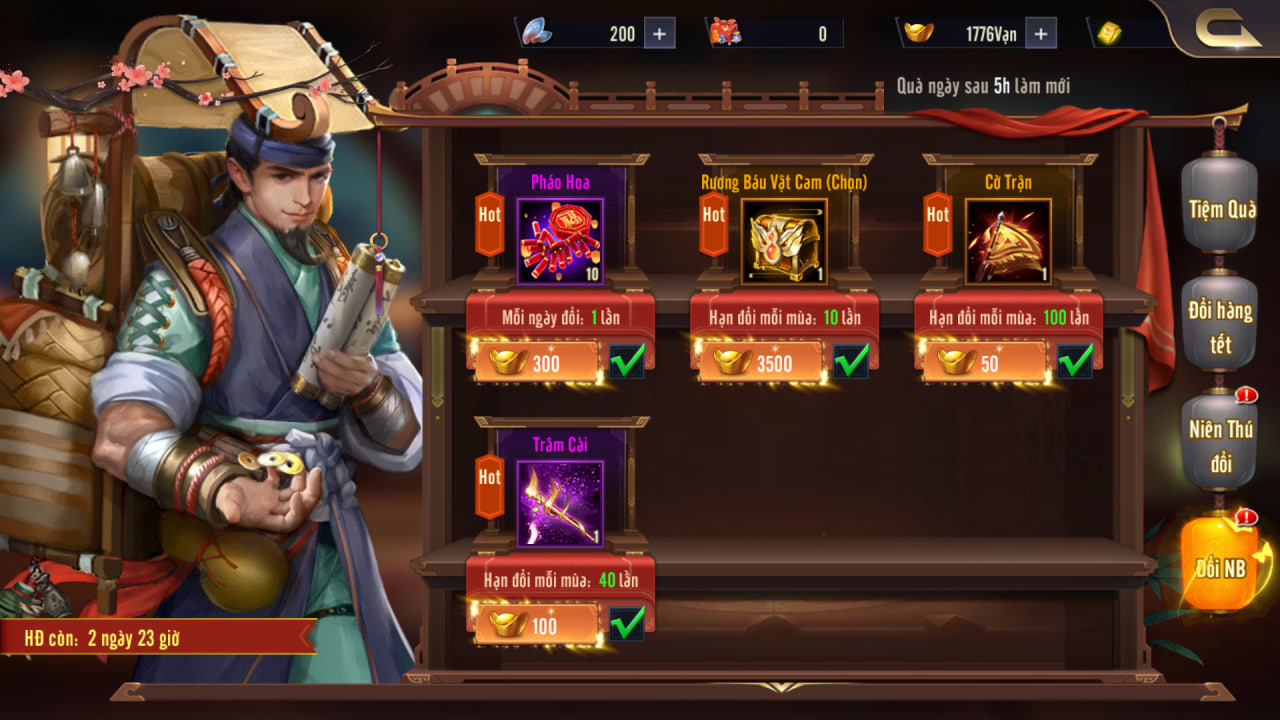View the Rương Báu Vật Cam chest icon

point(784,241)
